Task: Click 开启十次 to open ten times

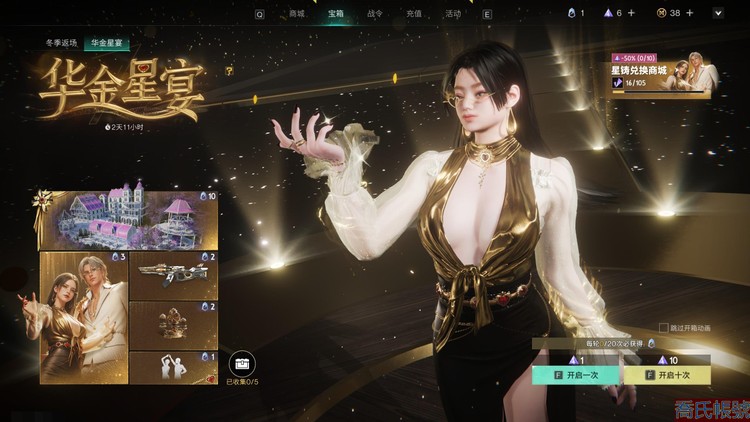Action: click(x=667, y=375)
